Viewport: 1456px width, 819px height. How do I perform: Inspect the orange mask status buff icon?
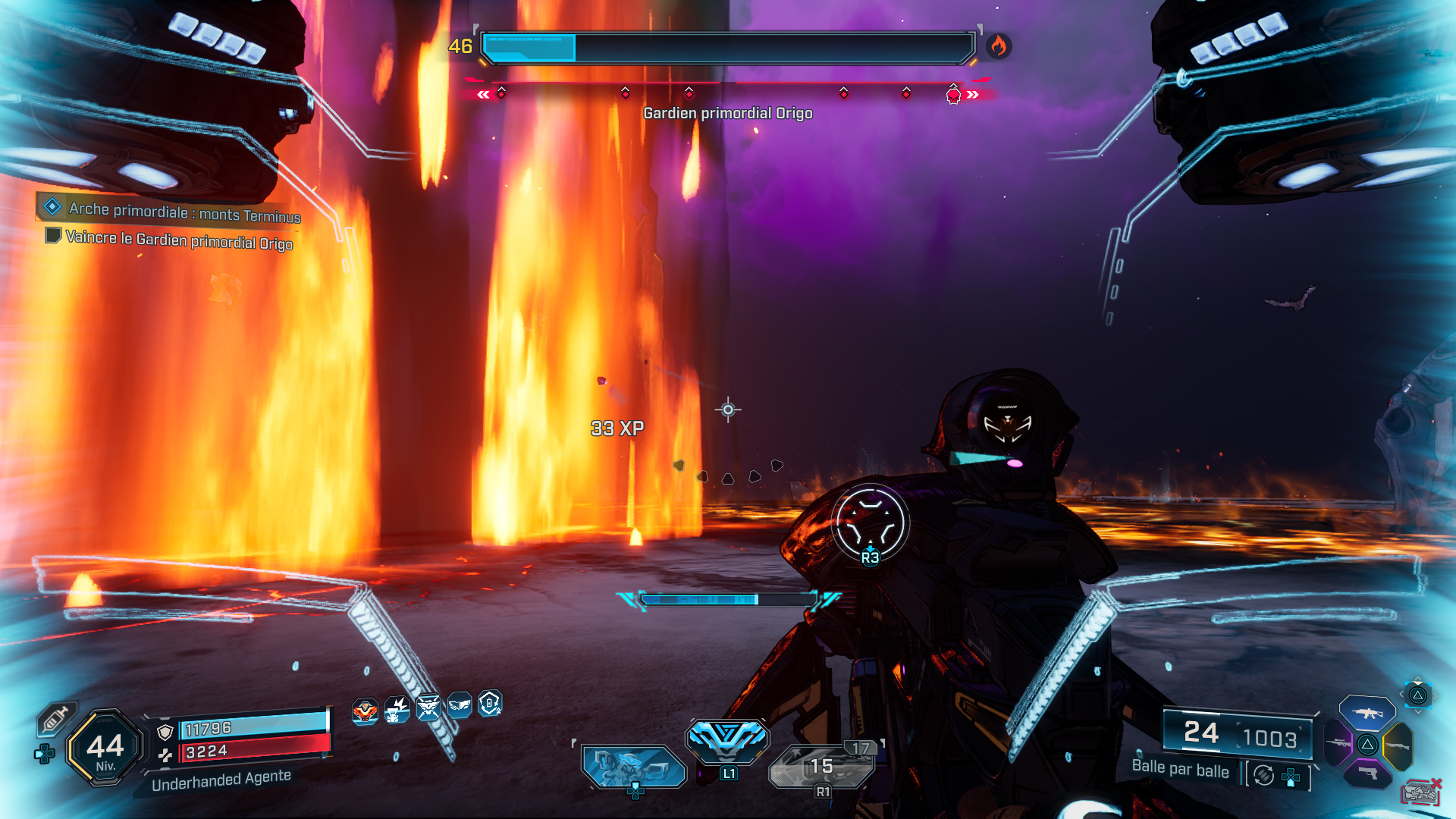pos(365,711)
